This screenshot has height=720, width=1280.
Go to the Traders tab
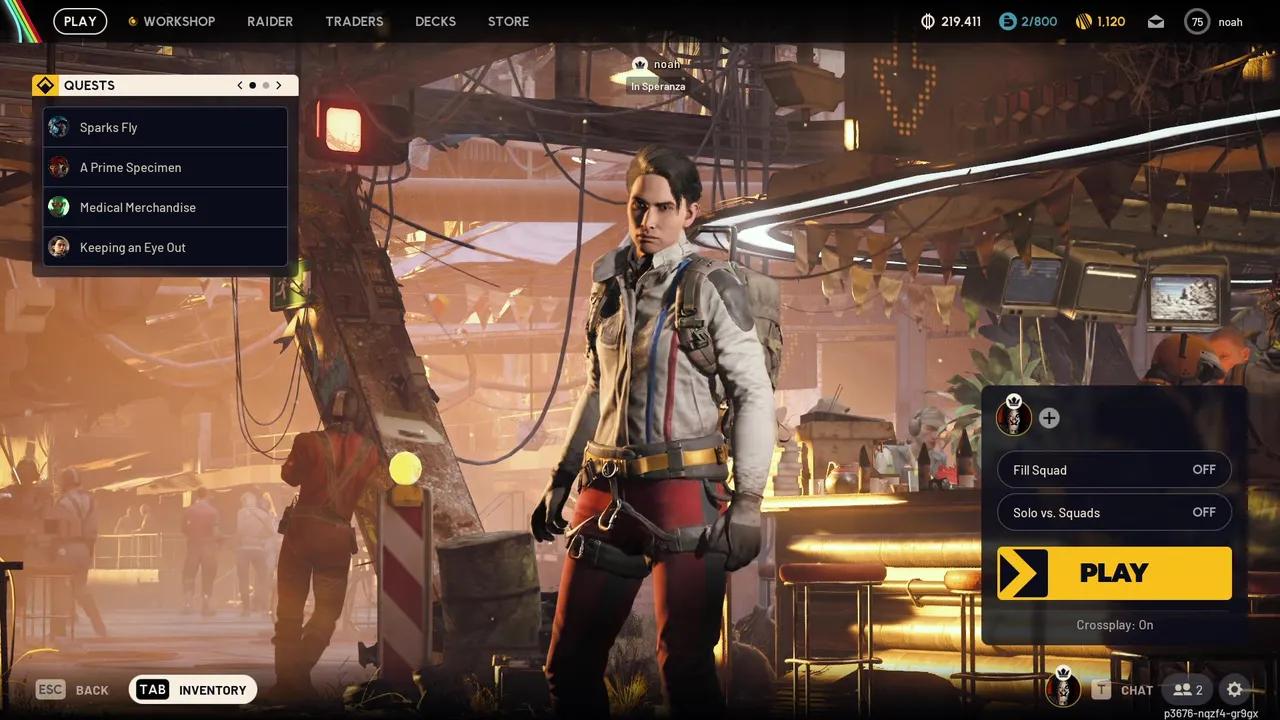click(x=354, y=21)
